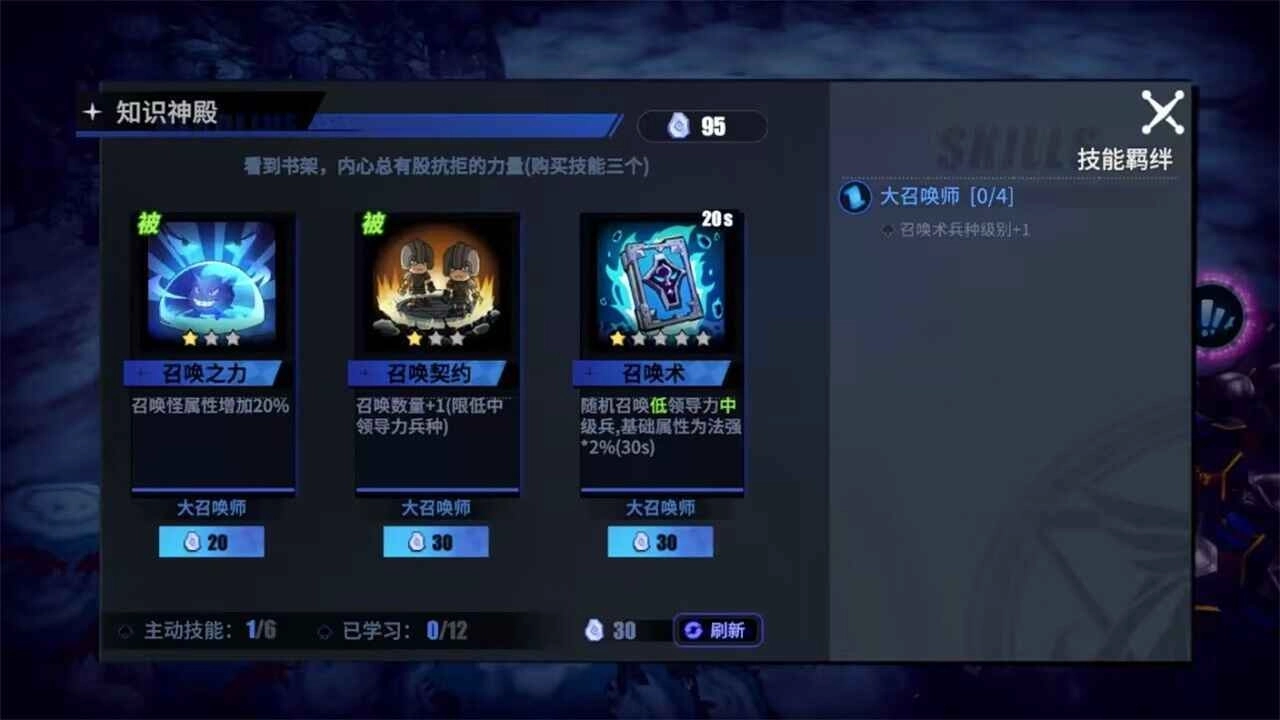Screen dimensions: 1280x720
Task: Select the 召唤契约 soldiers skill icon
Action: click(x=436, y=285)
